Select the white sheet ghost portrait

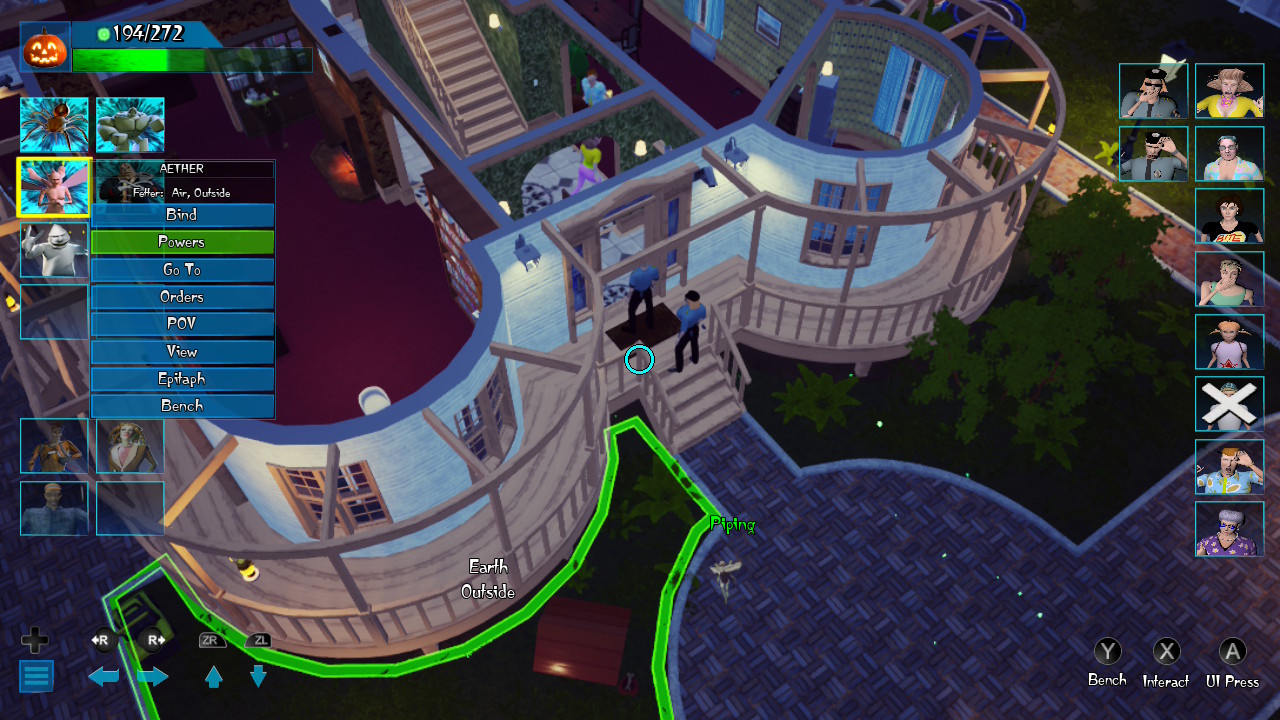point(54,250)
